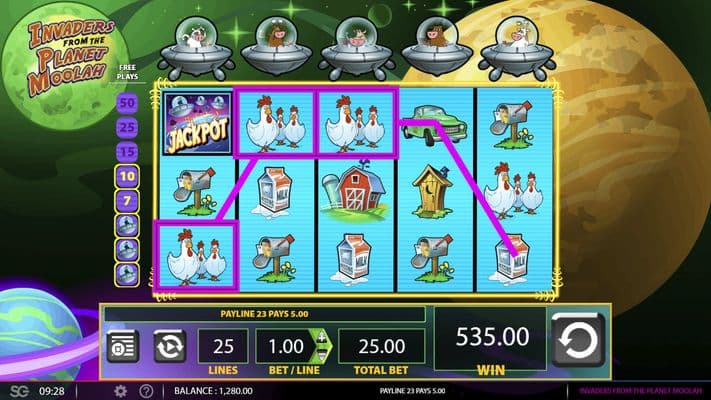Screen dimensions: 711x400
Task: Spin the reels with the circular arrow button
Action: 579,343
